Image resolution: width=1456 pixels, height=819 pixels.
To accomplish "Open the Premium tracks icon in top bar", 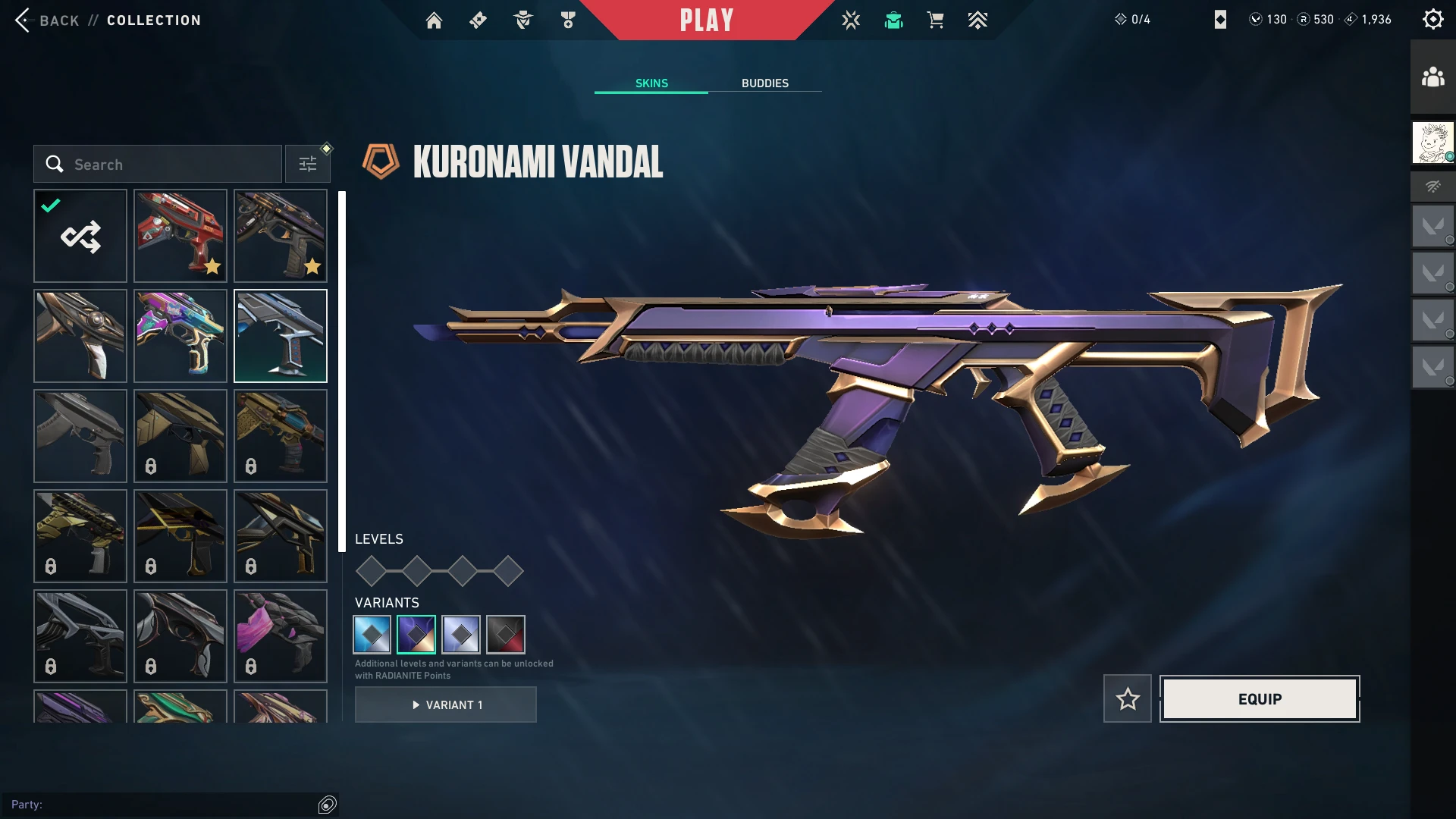I will tap(977, 20).
